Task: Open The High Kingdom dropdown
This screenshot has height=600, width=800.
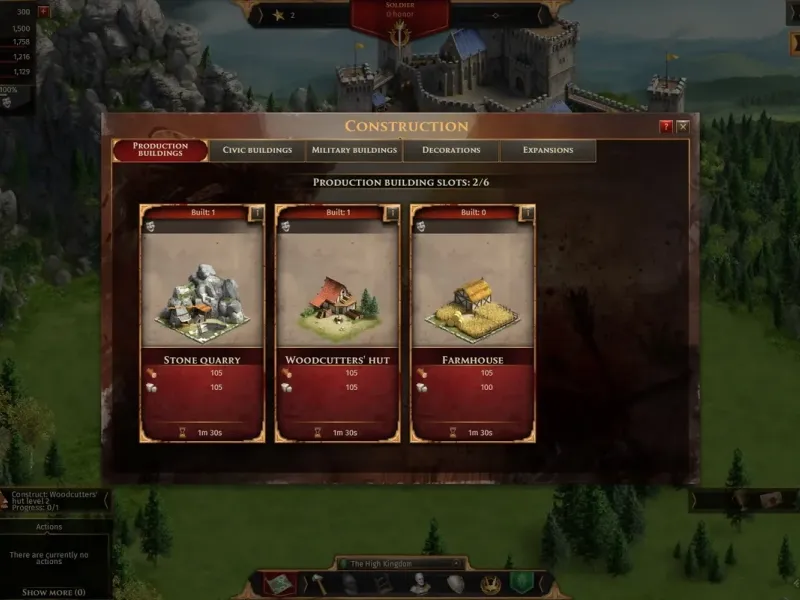Action: pyautogui.click(x=400, y=564)
